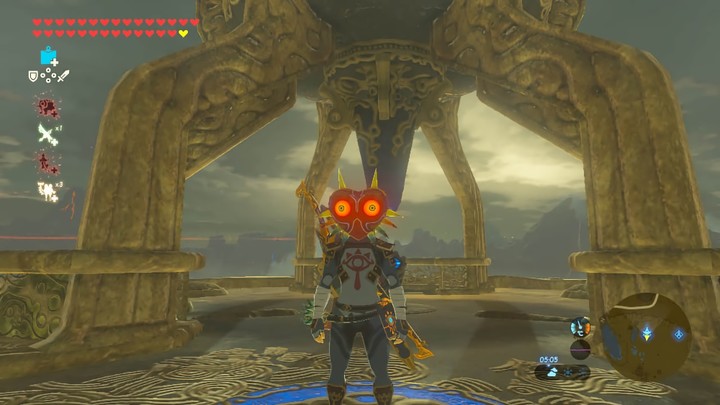Select the shield quick-menu icon

coord(34,76)
